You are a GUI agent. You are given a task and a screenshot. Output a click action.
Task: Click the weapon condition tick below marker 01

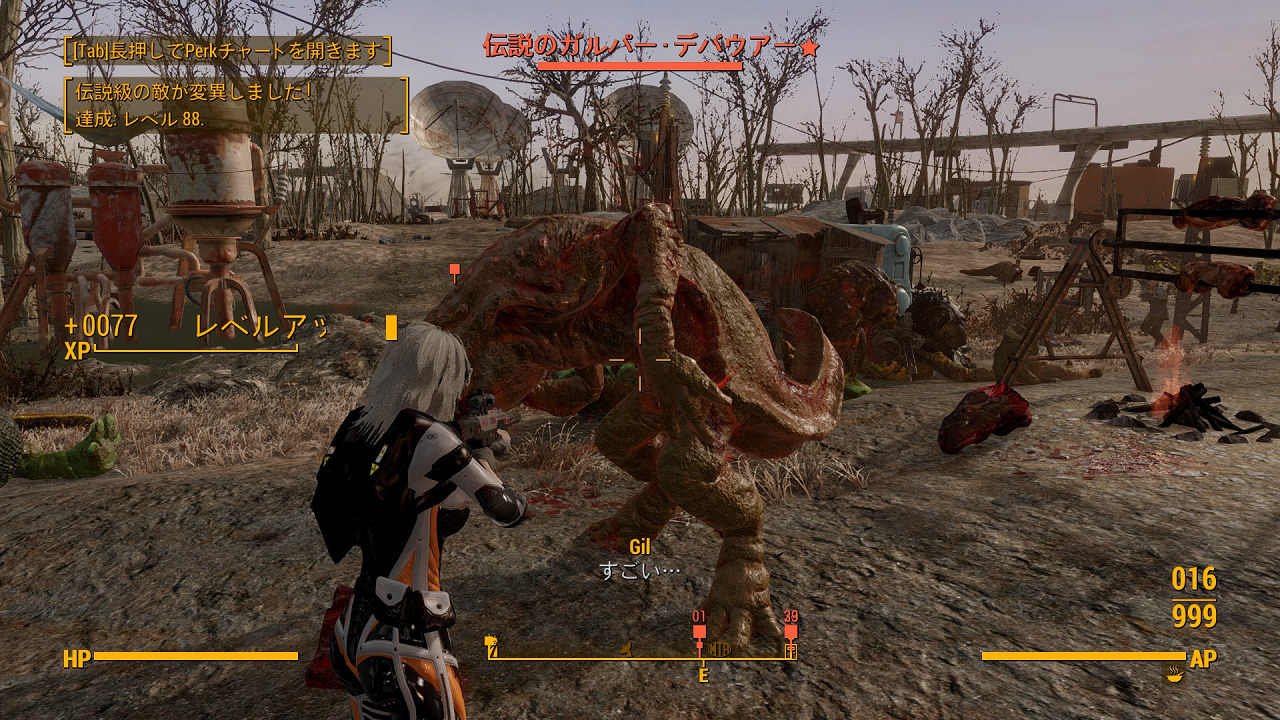[698, 643]
